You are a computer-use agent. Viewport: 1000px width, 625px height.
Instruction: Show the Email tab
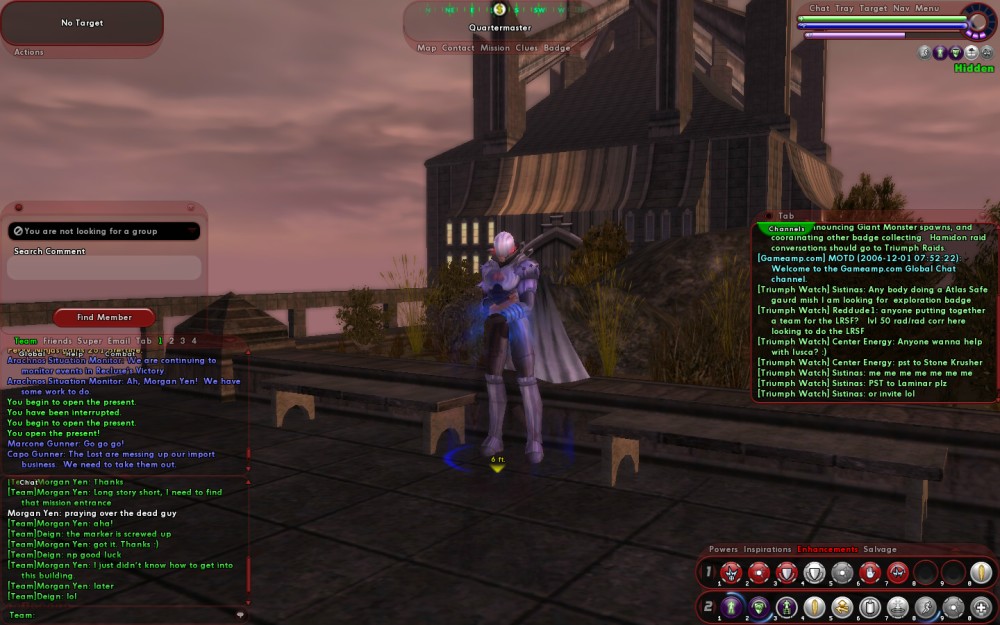click(x=118, y=341)
